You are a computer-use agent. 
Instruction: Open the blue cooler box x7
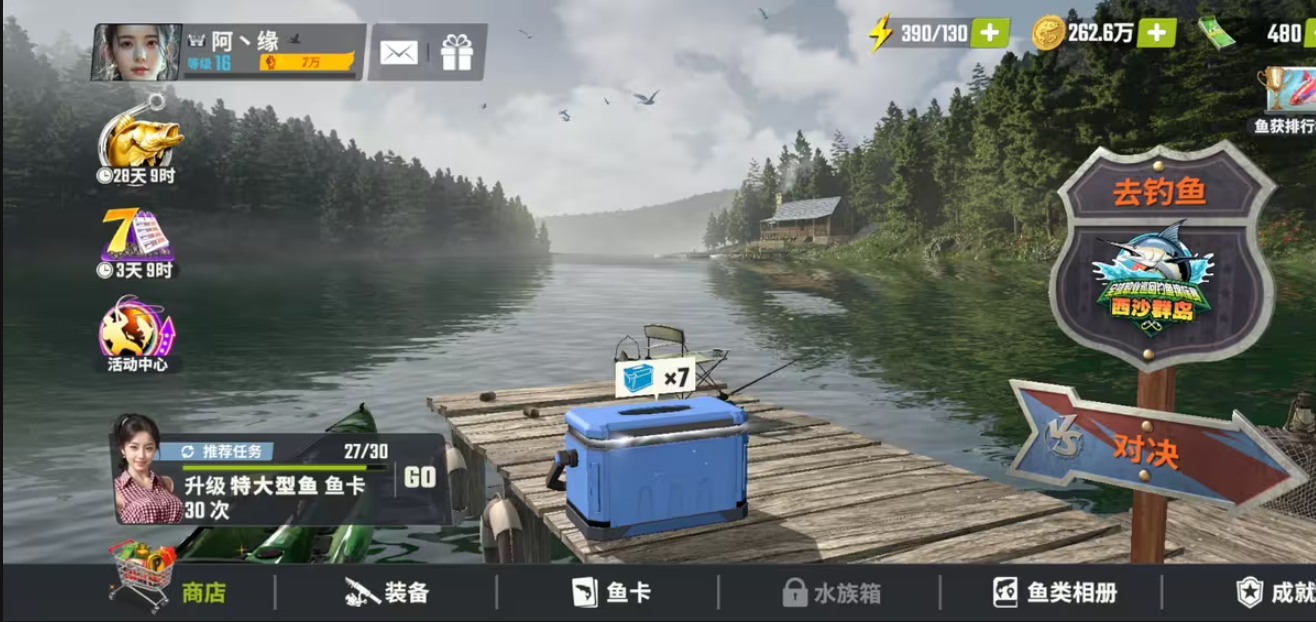pos(655,464)
